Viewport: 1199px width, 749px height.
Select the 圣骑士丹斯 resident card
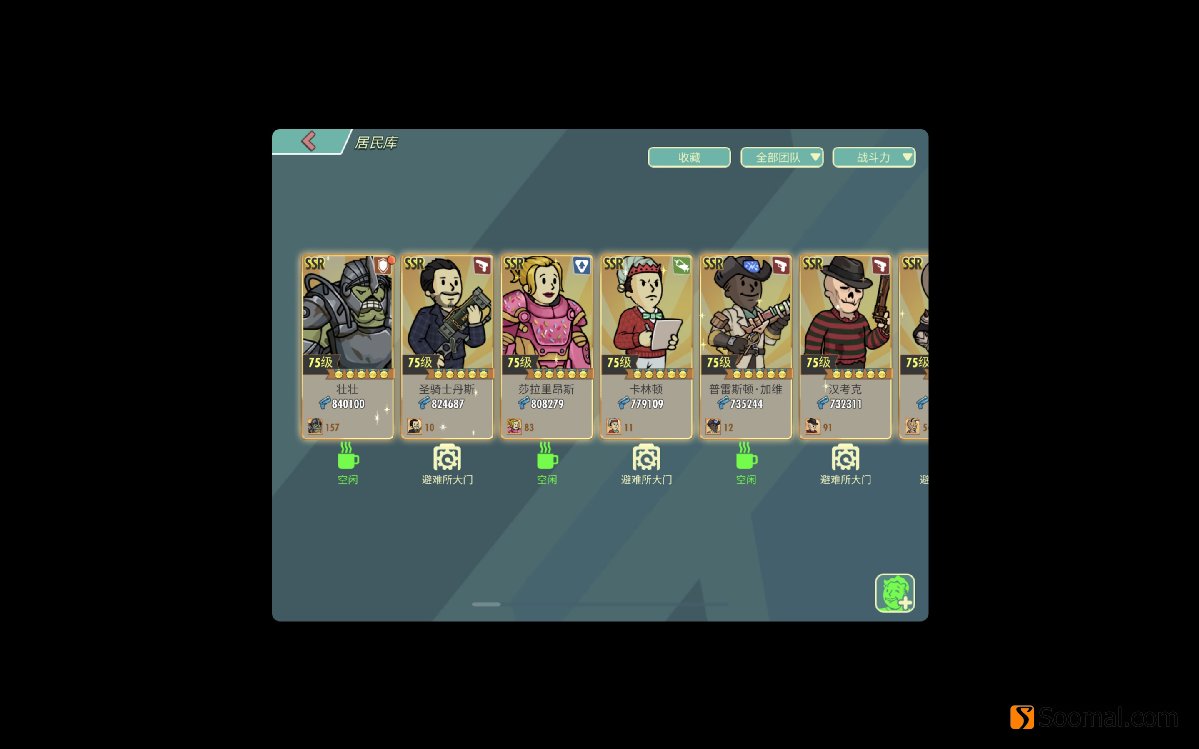447,346
